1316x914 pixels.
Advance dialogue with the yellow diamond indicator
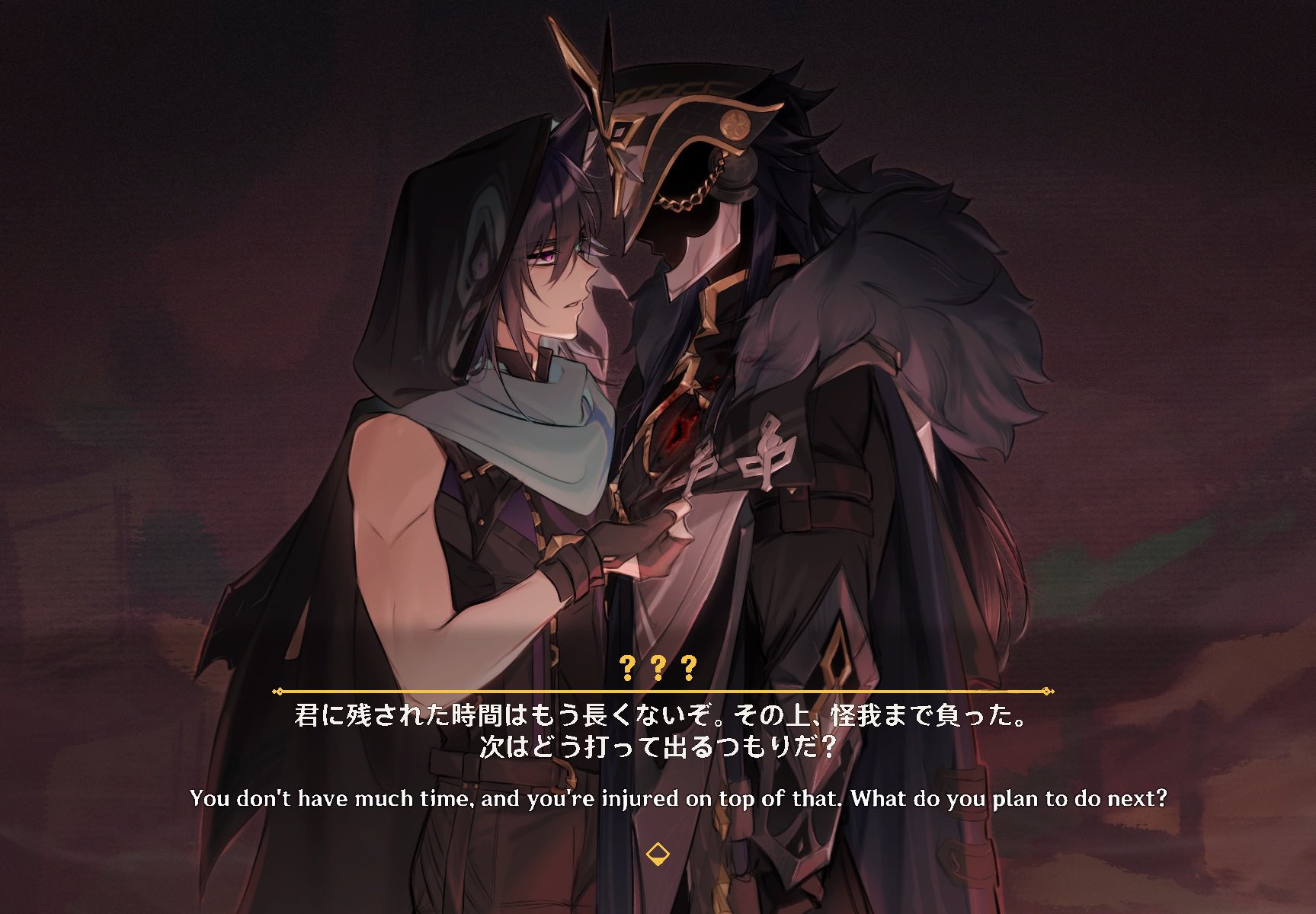point(657,855)
